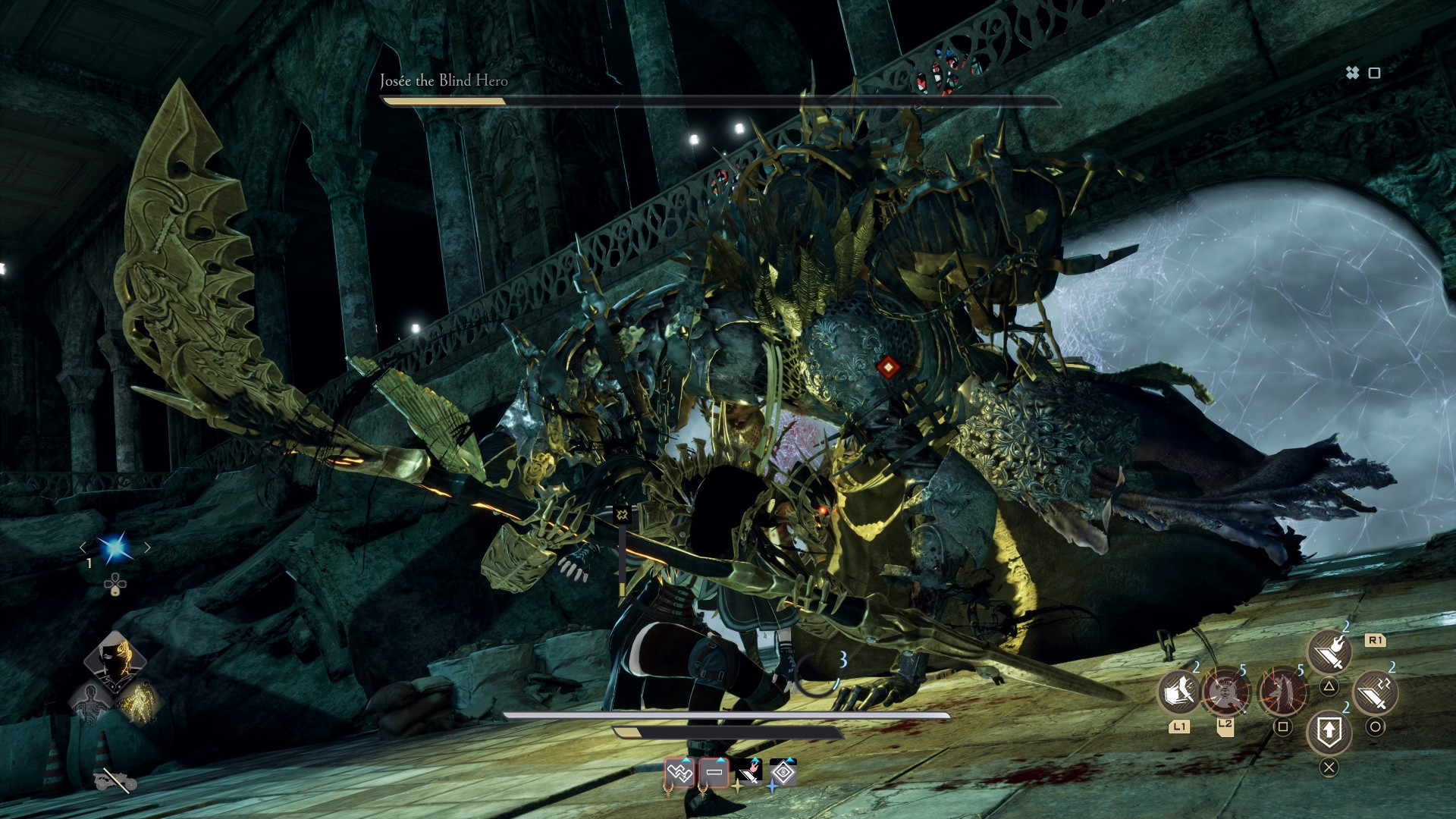Click the right arrow to cycle consumables
1456x819 pixels.
[148, 548]
